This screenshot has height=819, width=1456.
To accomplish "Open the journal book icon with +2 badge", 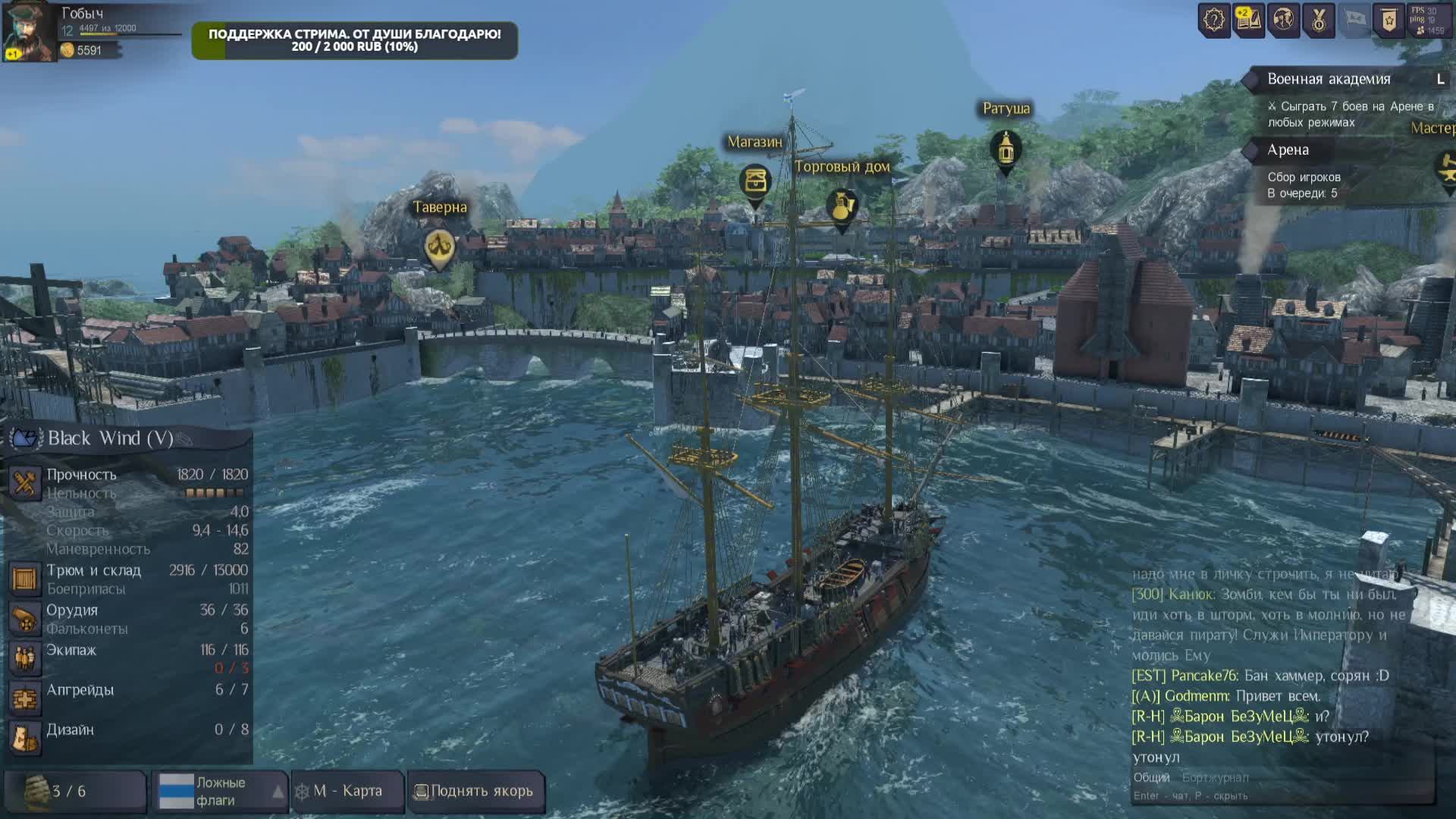I will 1248,20.
